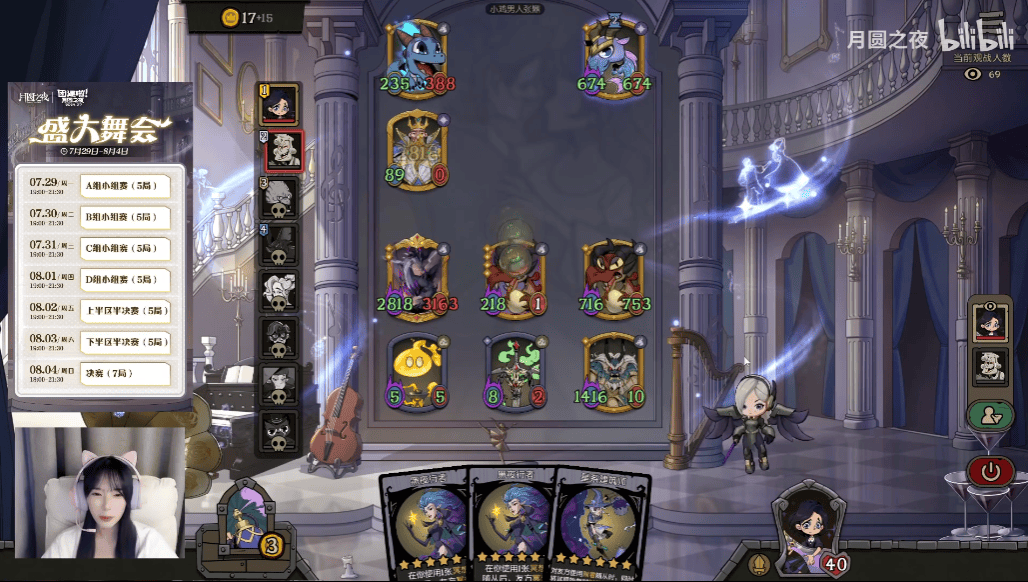Screen dimensions: 1028x582
Task: Select the blue dragon minion on the enemy board
Action: point(415,58)
